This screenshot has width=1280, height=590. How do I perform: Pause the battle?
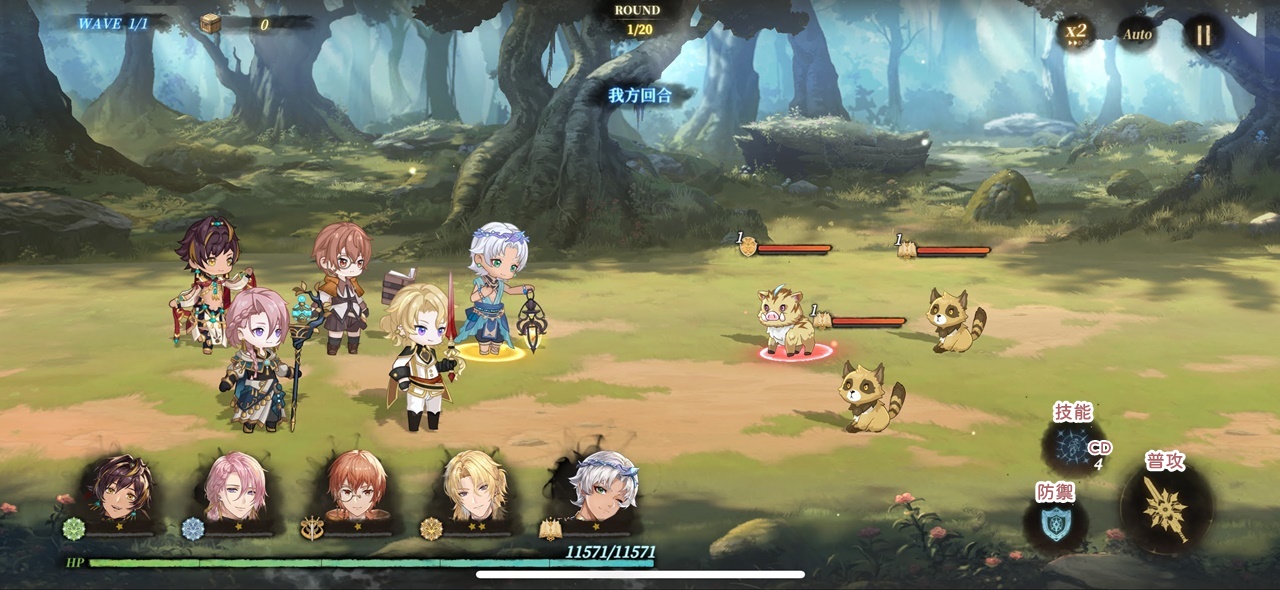click(1203, 35)
